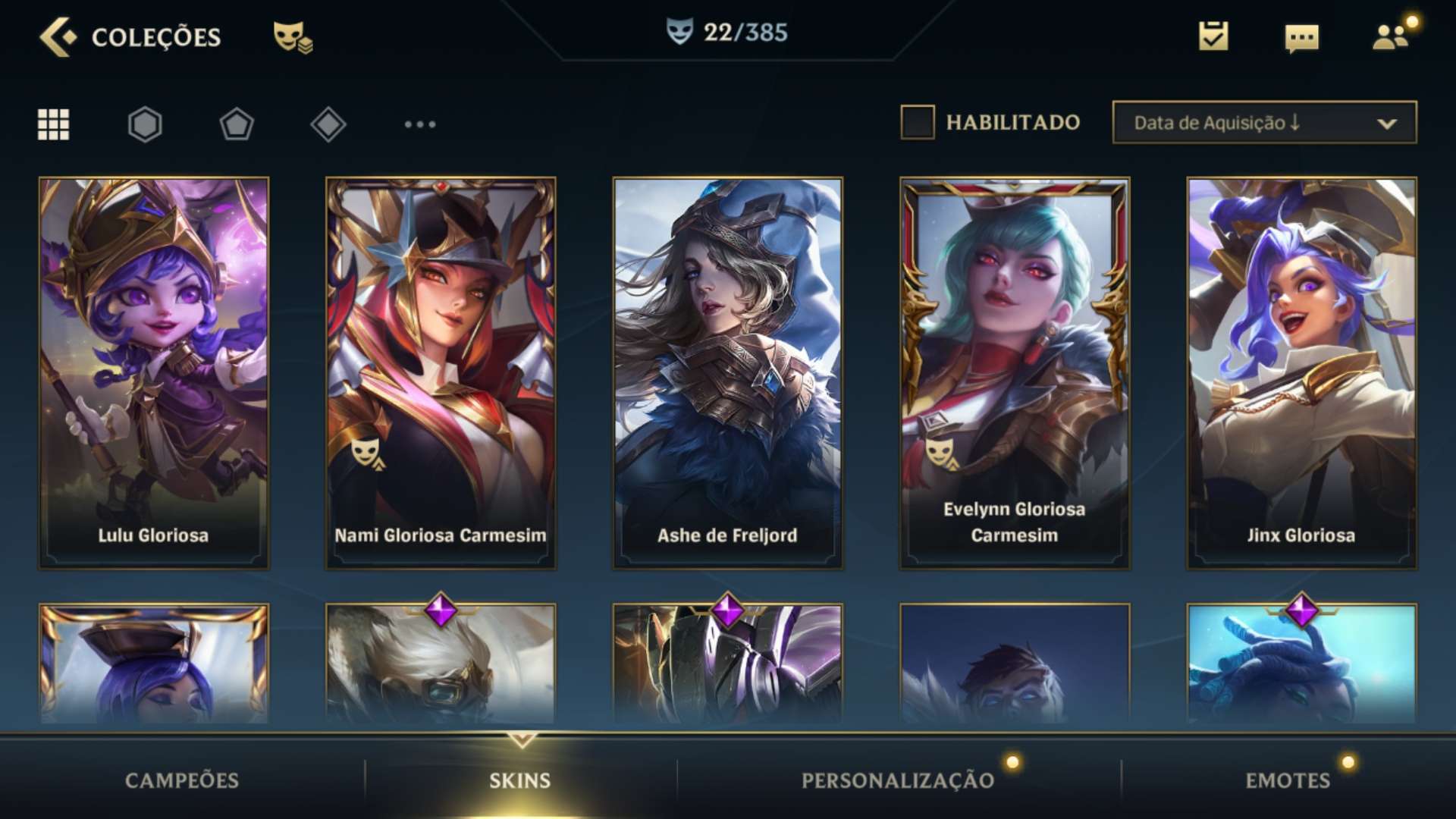Open the Data de Aquisição sort dropdown
1456x819 pixels.
click(x=1264, y=122)
